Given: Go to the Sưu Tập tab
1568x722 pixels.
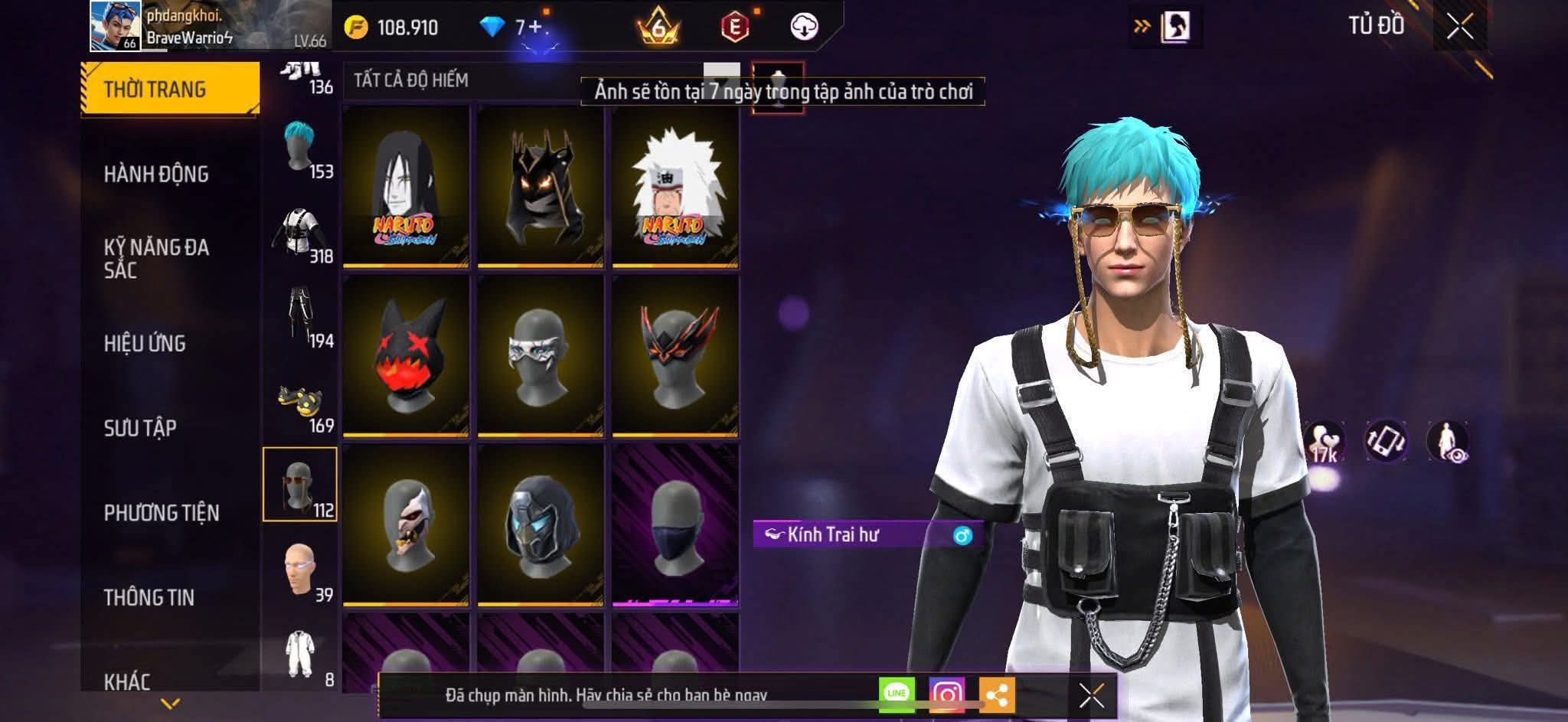Looking at the screenshot, I should 140,427.
